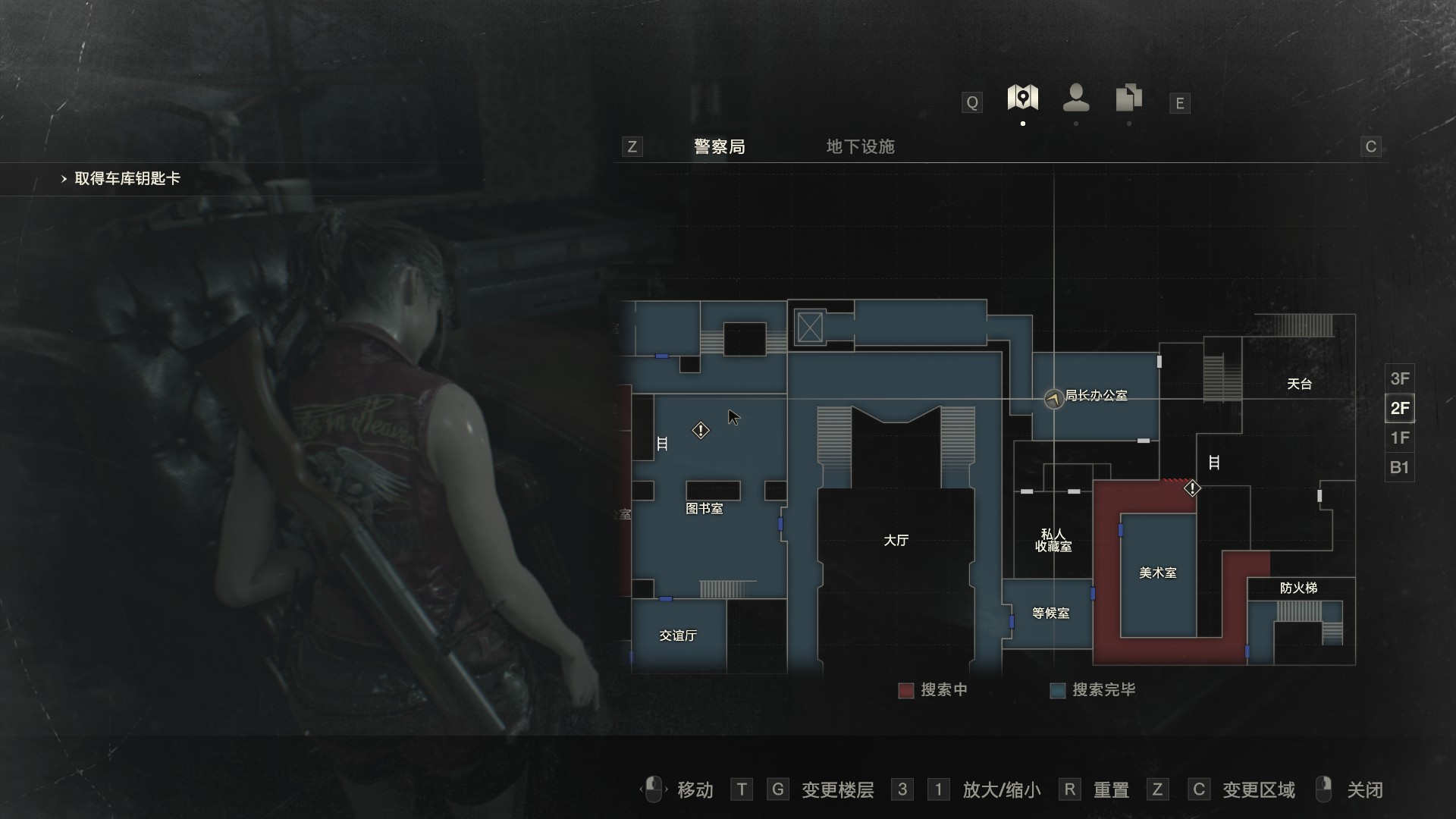Click the alert marker in the 图书室
This screenshot has height=819, width=1456.
pos(701,431)
